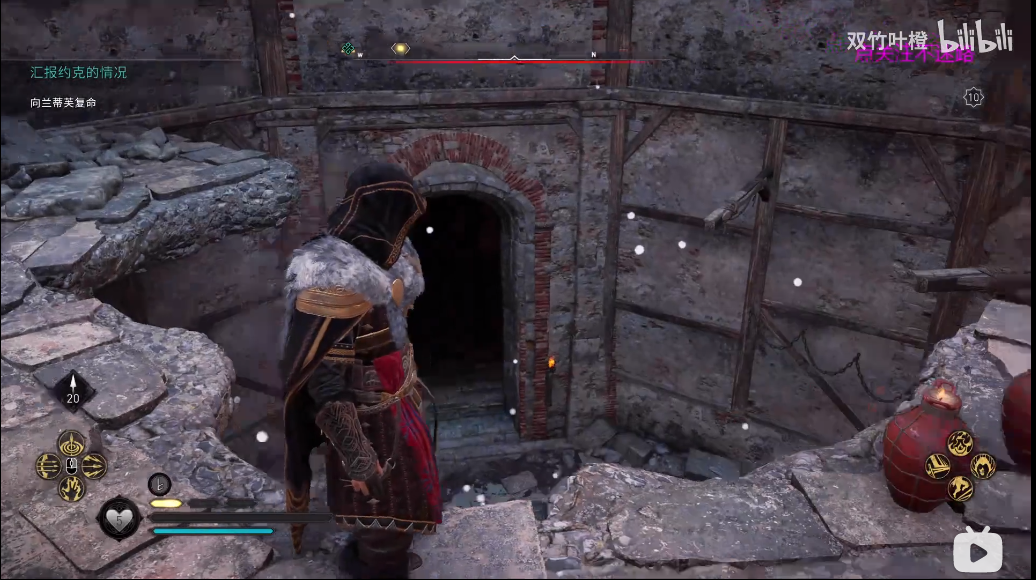Click the small round rune icon above the adrenaline bar
Viewport: 1036px width, 580px height.
(160, 484)
